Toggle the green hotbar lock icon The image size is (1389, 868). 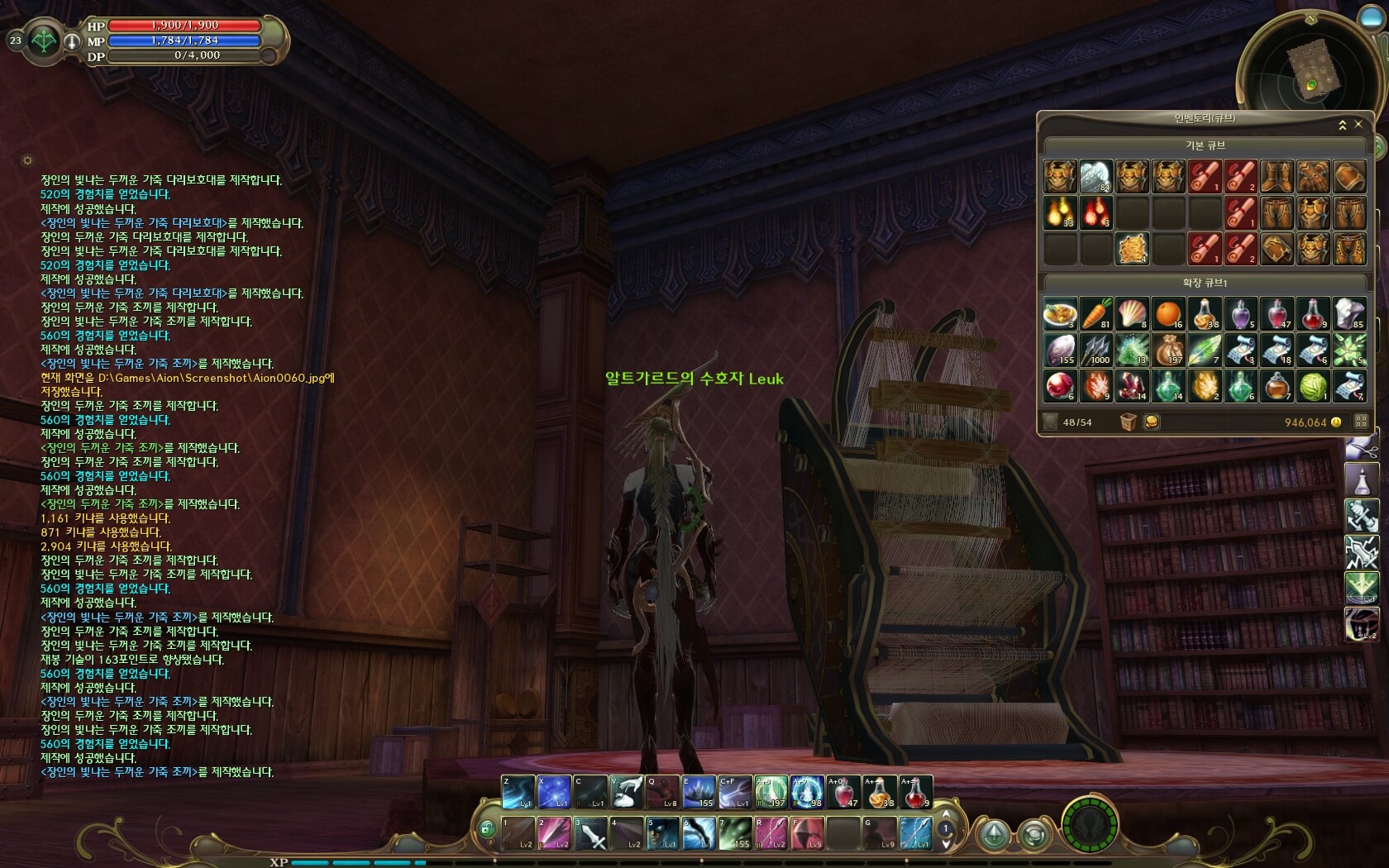tap(487, 827)
